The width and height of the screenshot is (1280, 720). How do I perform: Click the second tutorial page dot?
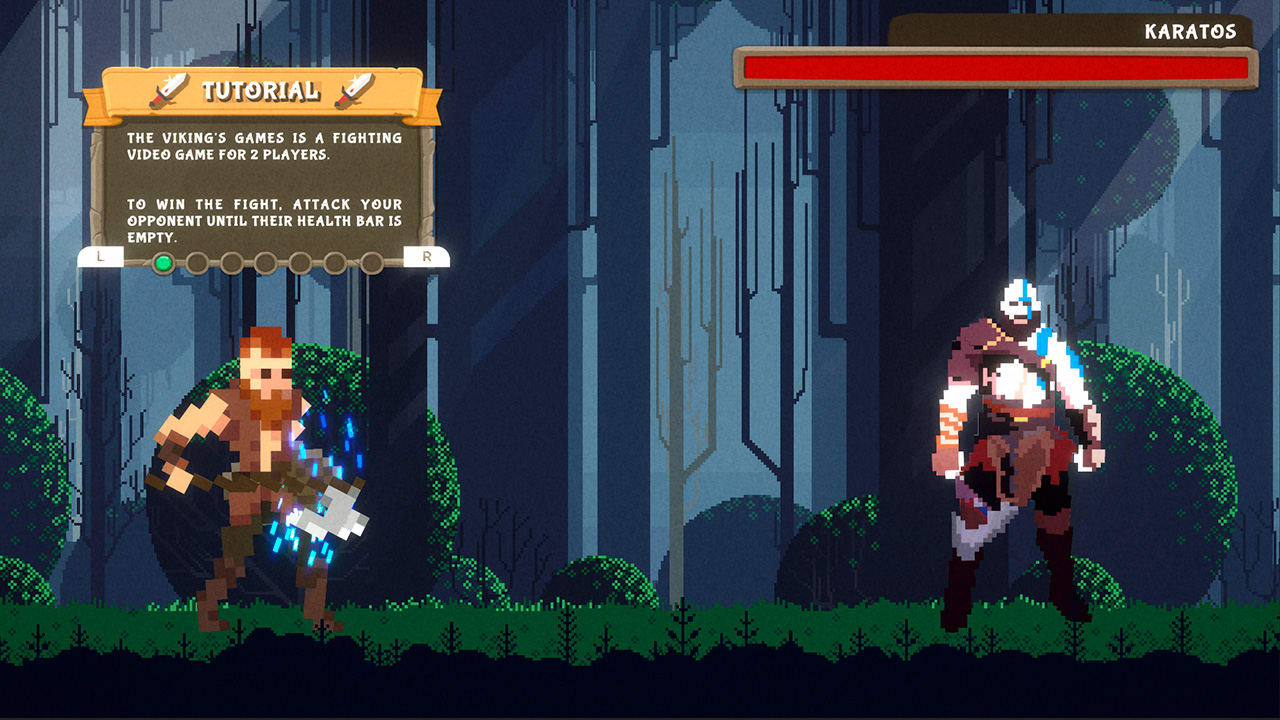[199, 263]
